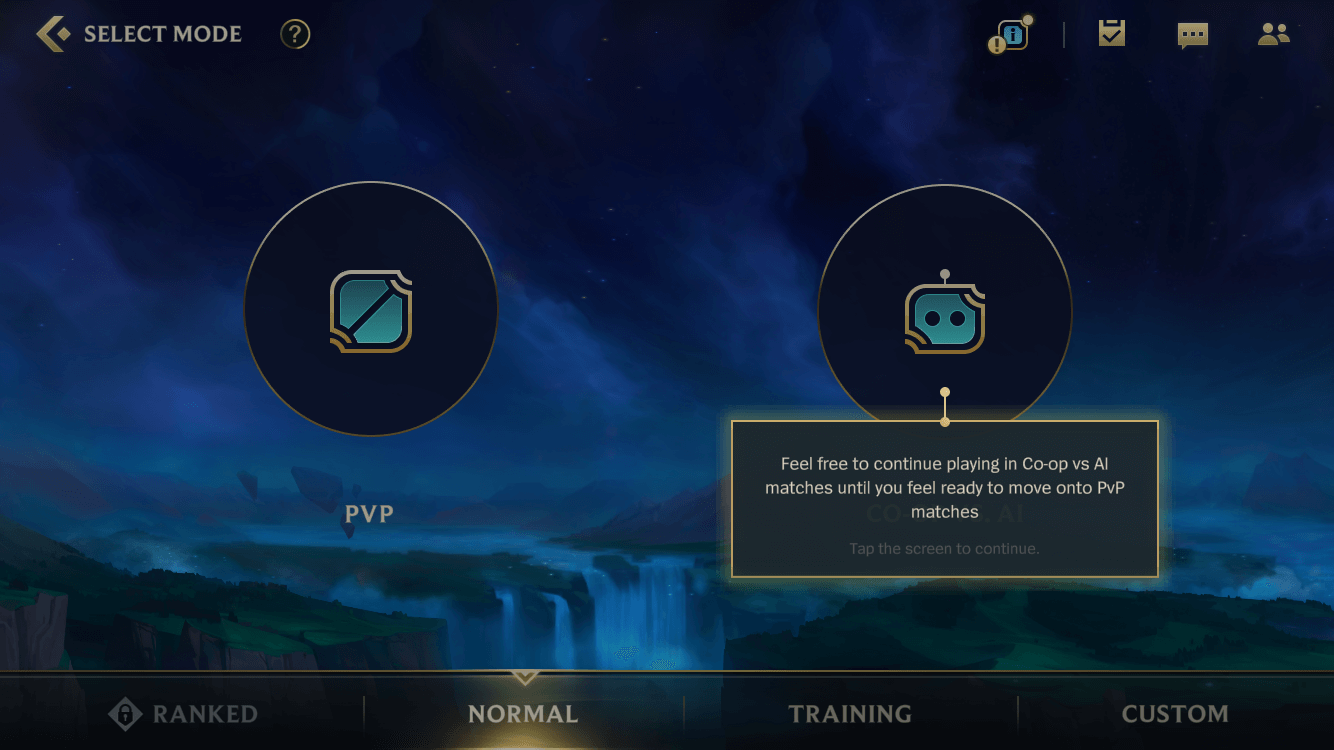Switch to the Training tab
This screenshot has width=1334, height=750.
click(849, 714)
